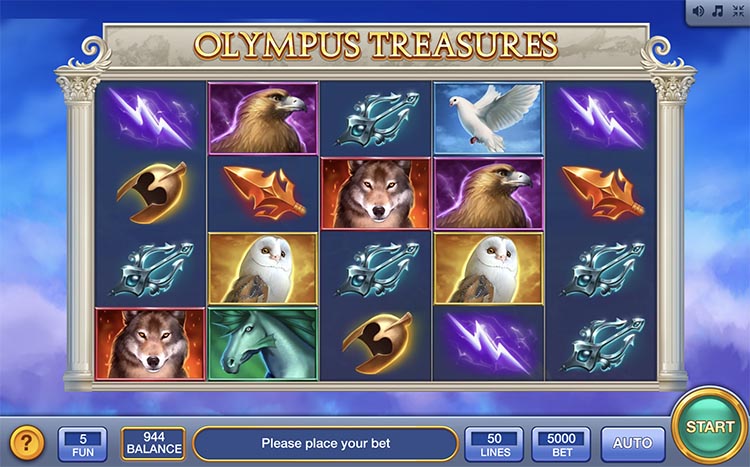This screenshot has height=467, width=750.
Task: Toggle music with the note icon
Action: (x=717, y=11)
